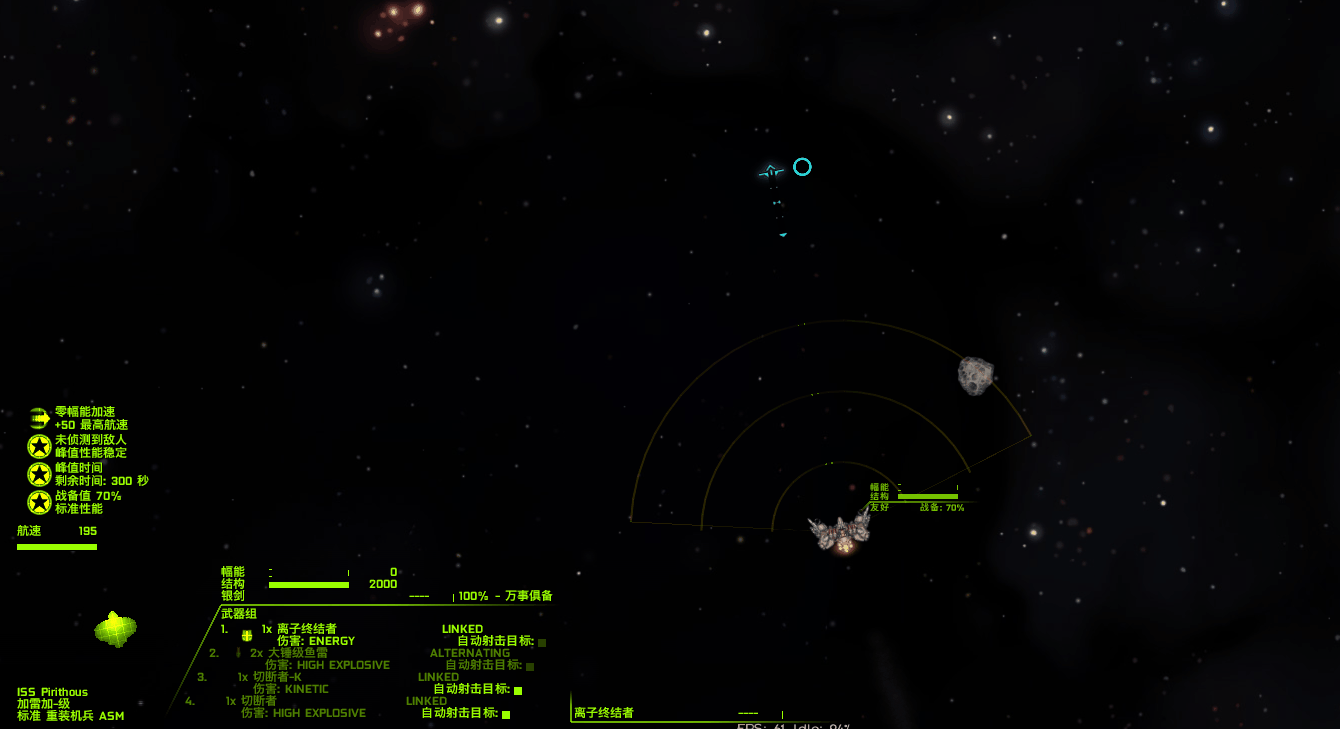Image resolution: width=1340 pixels, height=729 pixels.
Task: Select weapon group 1 离子终结者
Action: click(299, 629)
